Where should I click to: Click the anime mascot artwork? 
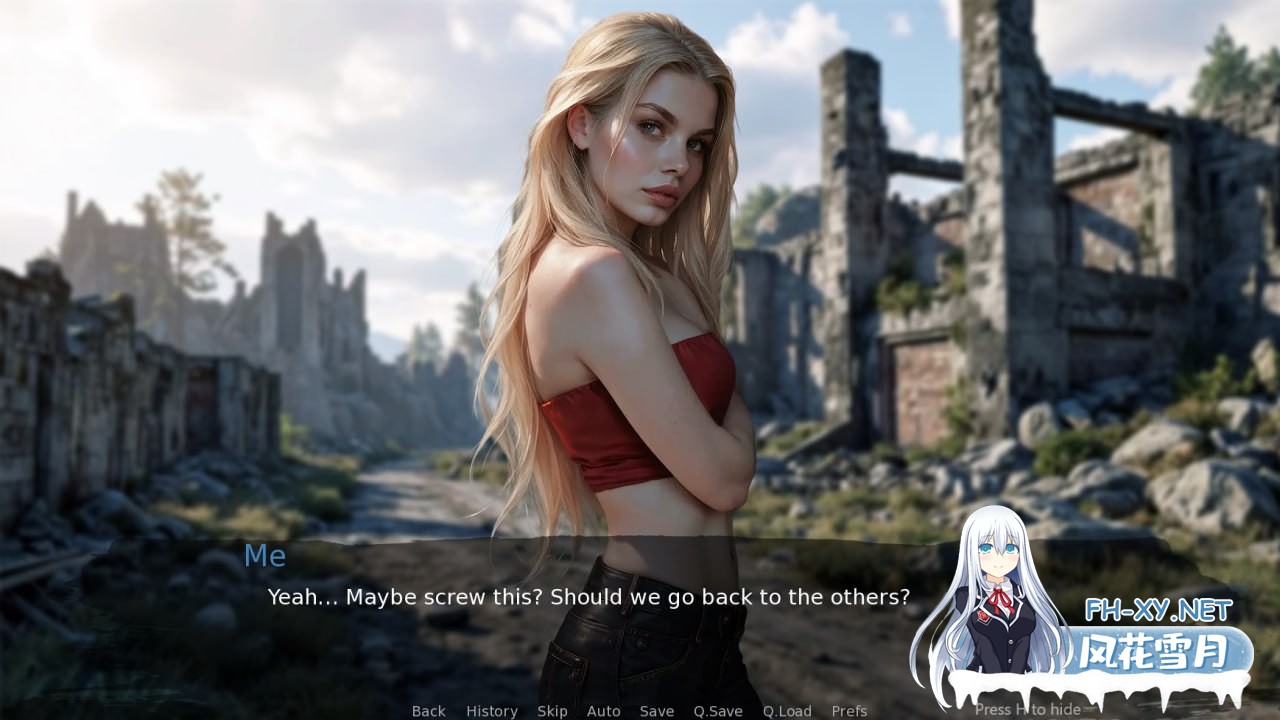(1000, 590)
